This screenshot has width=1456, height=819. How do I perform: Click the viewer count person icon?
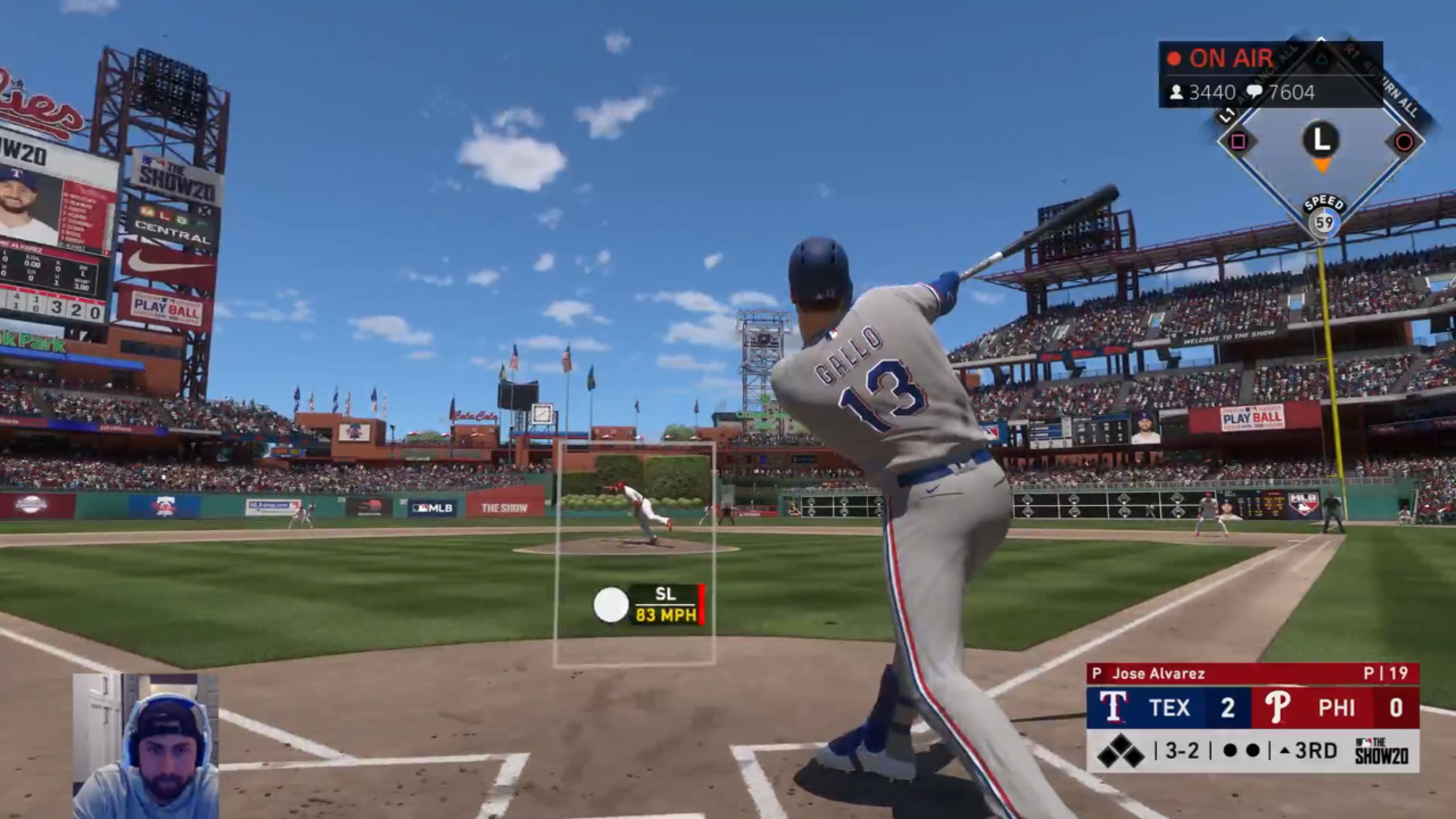pyautogui.click(x=1177, y=91)
